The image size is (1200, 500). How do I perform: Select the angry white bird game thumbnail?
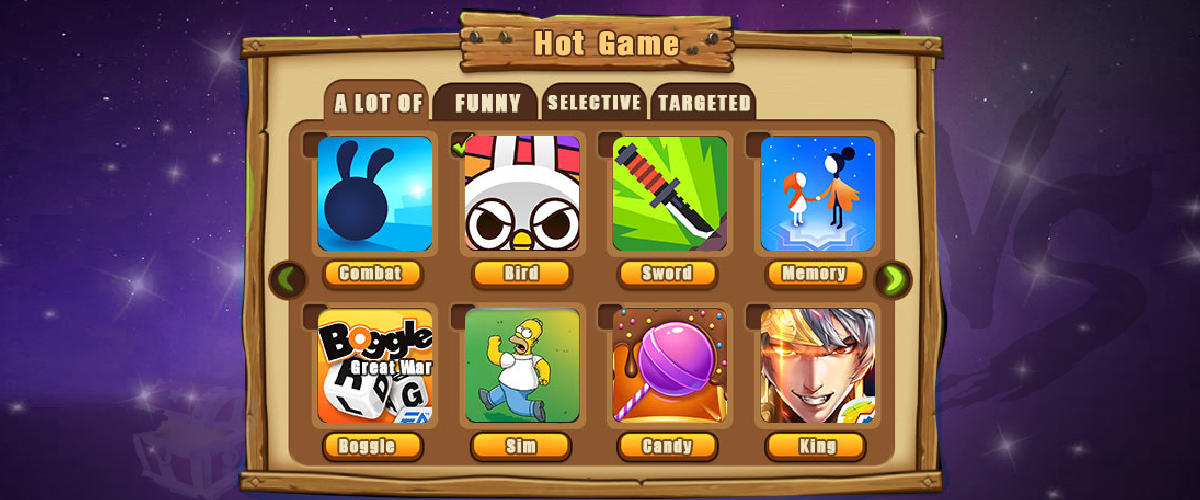(522, 194)
